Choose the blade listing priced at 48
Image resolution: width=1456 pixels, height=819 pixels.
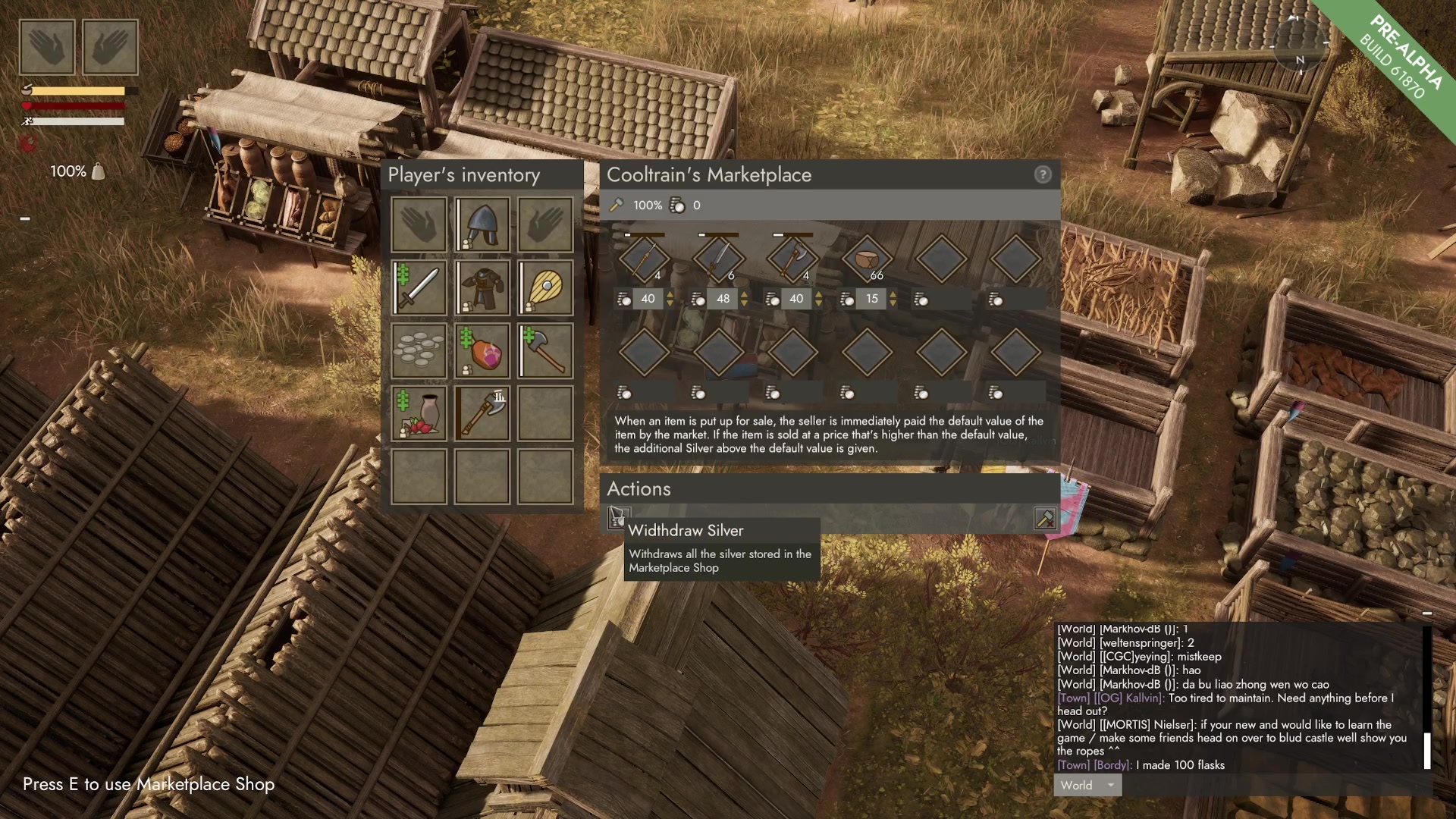(x=718, y=259)
